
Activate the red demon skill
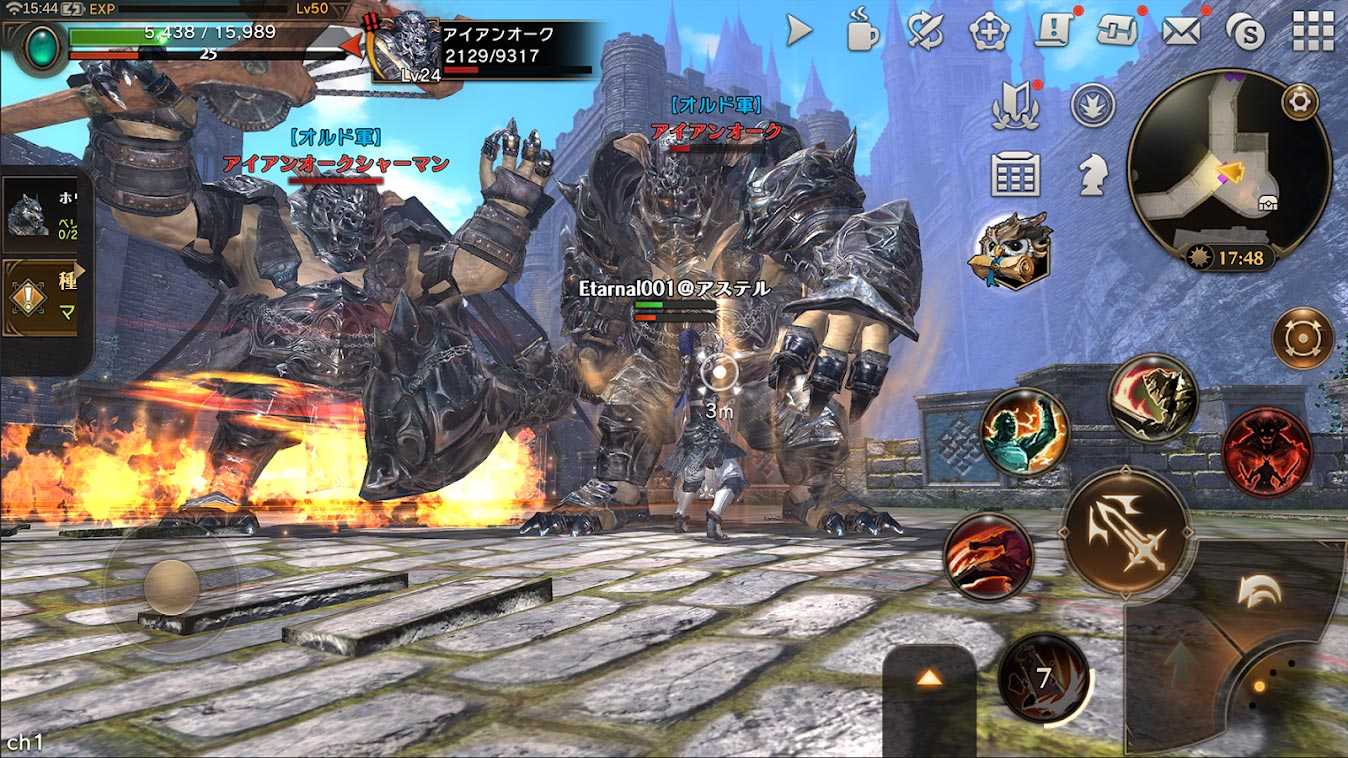(x=1267, y=452)
